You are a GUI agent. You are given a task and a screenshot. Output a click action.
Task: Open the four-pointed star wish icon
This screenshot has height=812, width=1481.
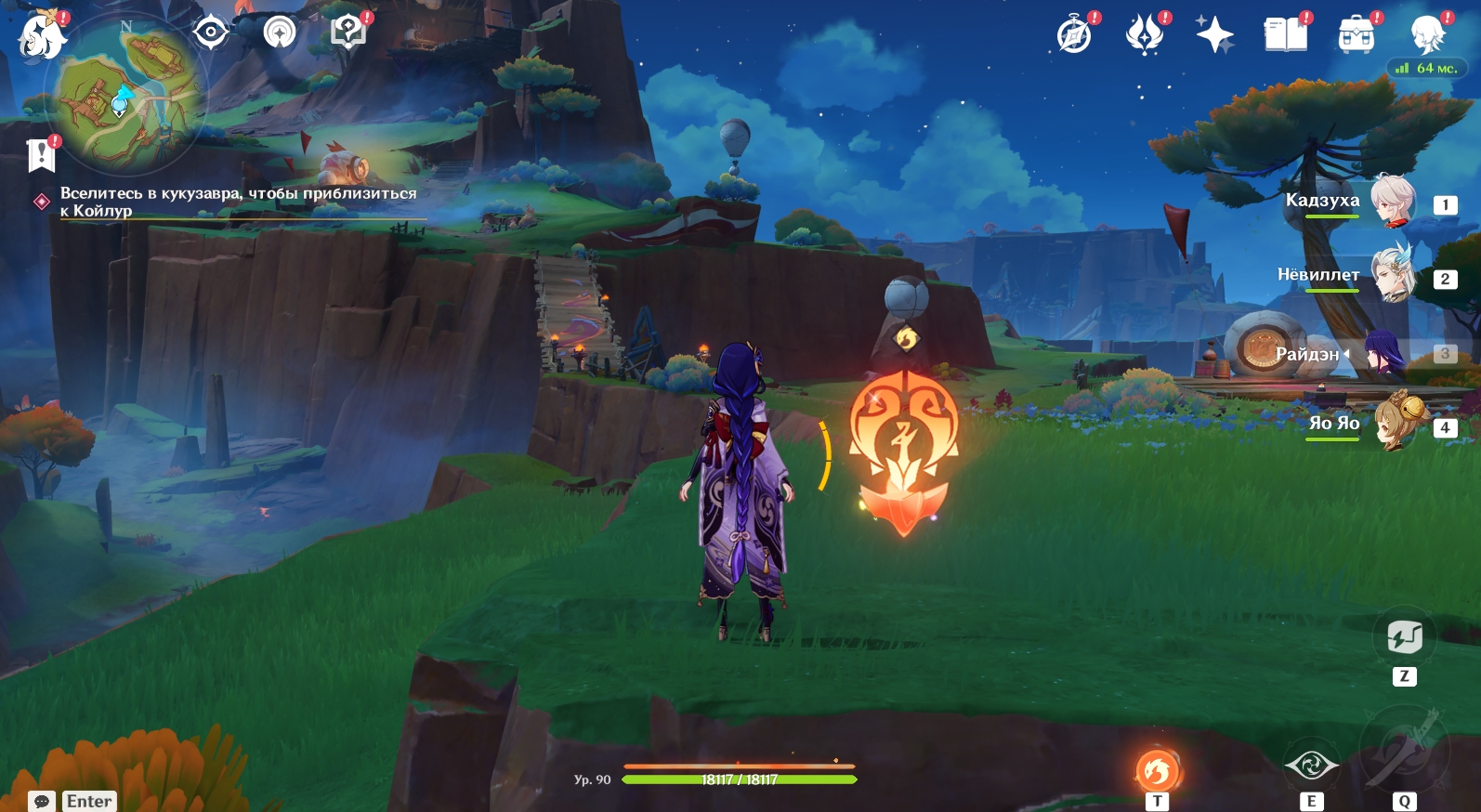point(1214,35)
